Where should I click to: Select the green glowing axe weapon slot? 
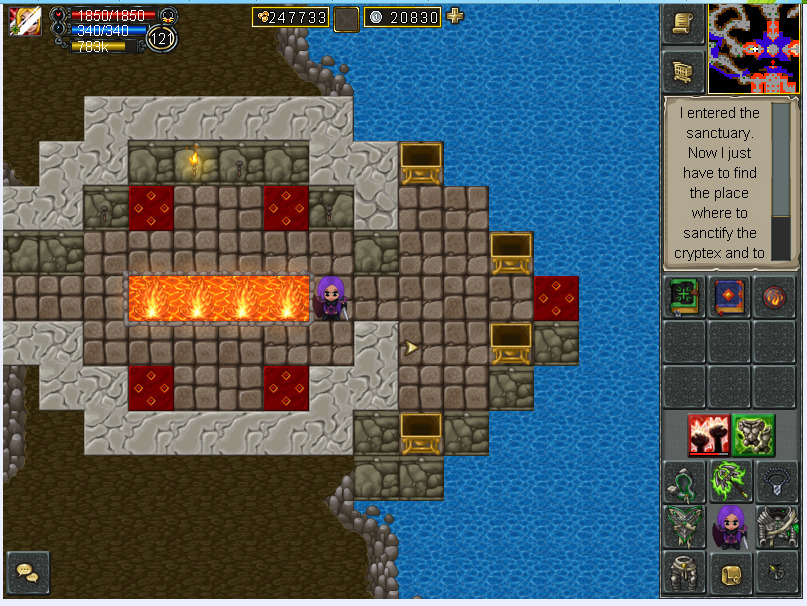coord(729,481)
